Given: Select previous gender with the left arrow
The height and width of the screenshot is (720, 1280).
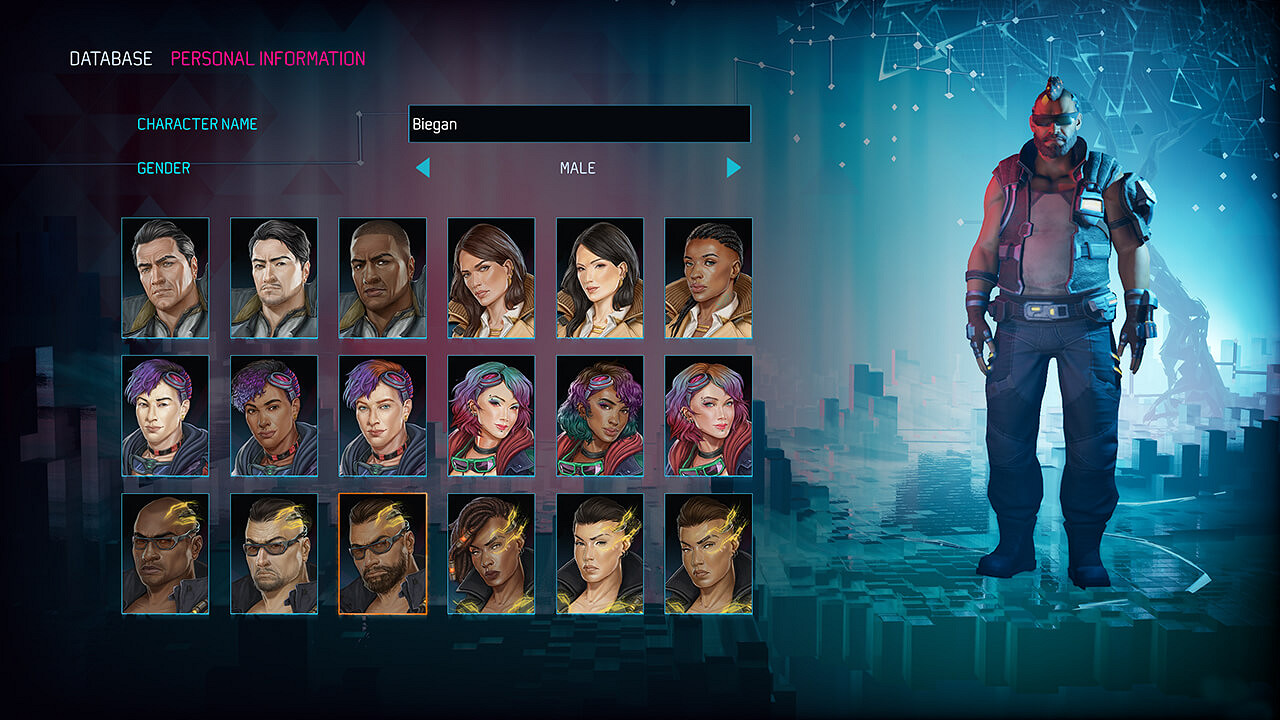Looking at the screenshot, I should pyautogui.click(x=423, y=168).
